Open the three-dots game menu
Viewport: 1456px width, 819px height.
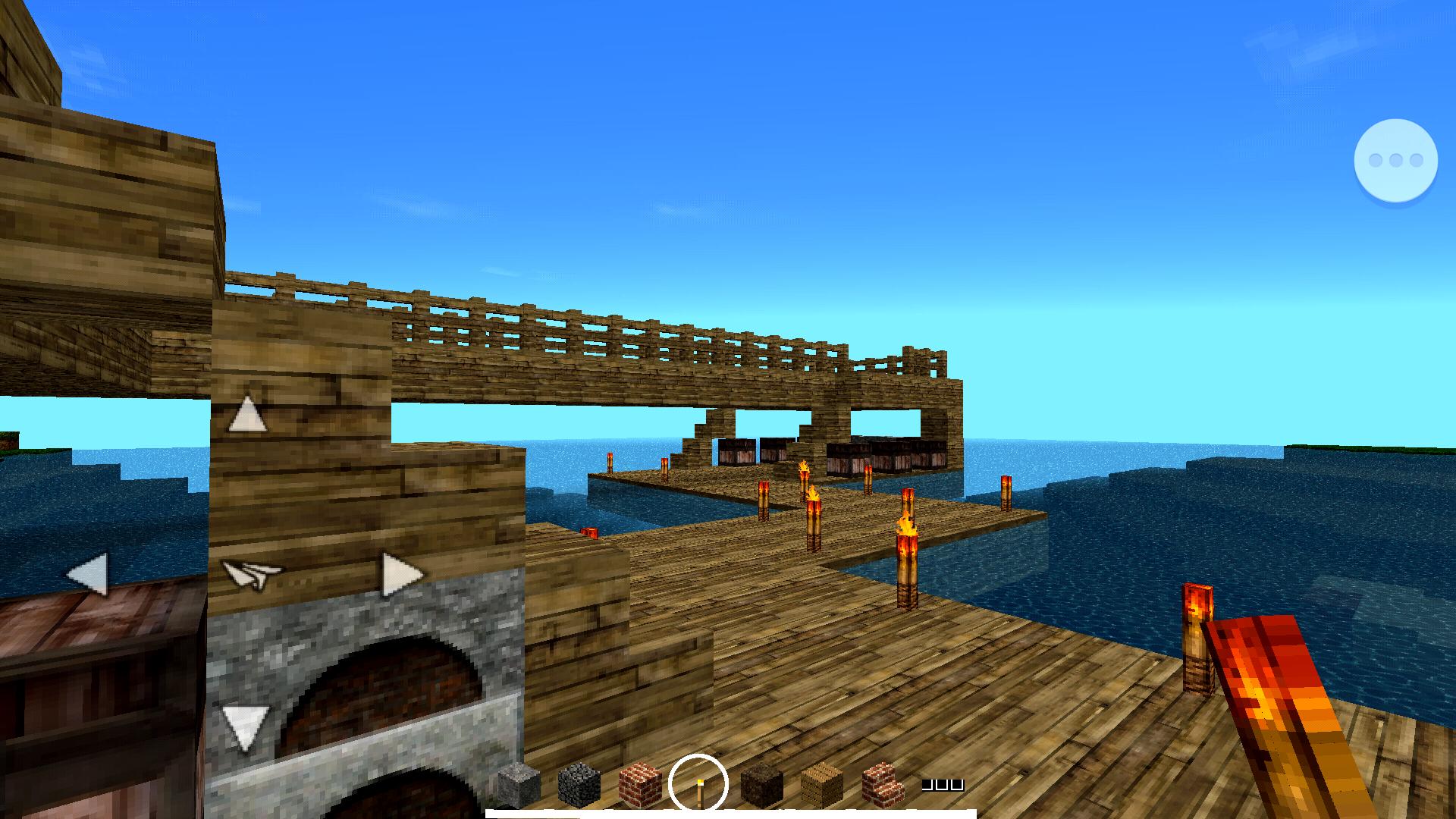coord(1396,159)
